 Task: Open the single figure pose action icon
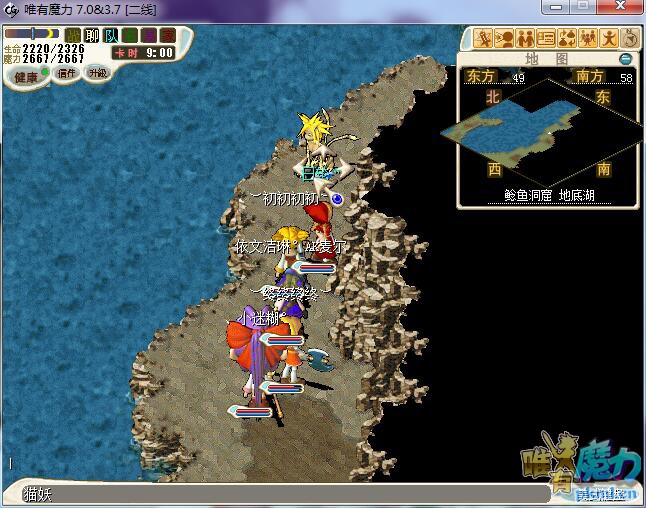(x=609, y=39)
